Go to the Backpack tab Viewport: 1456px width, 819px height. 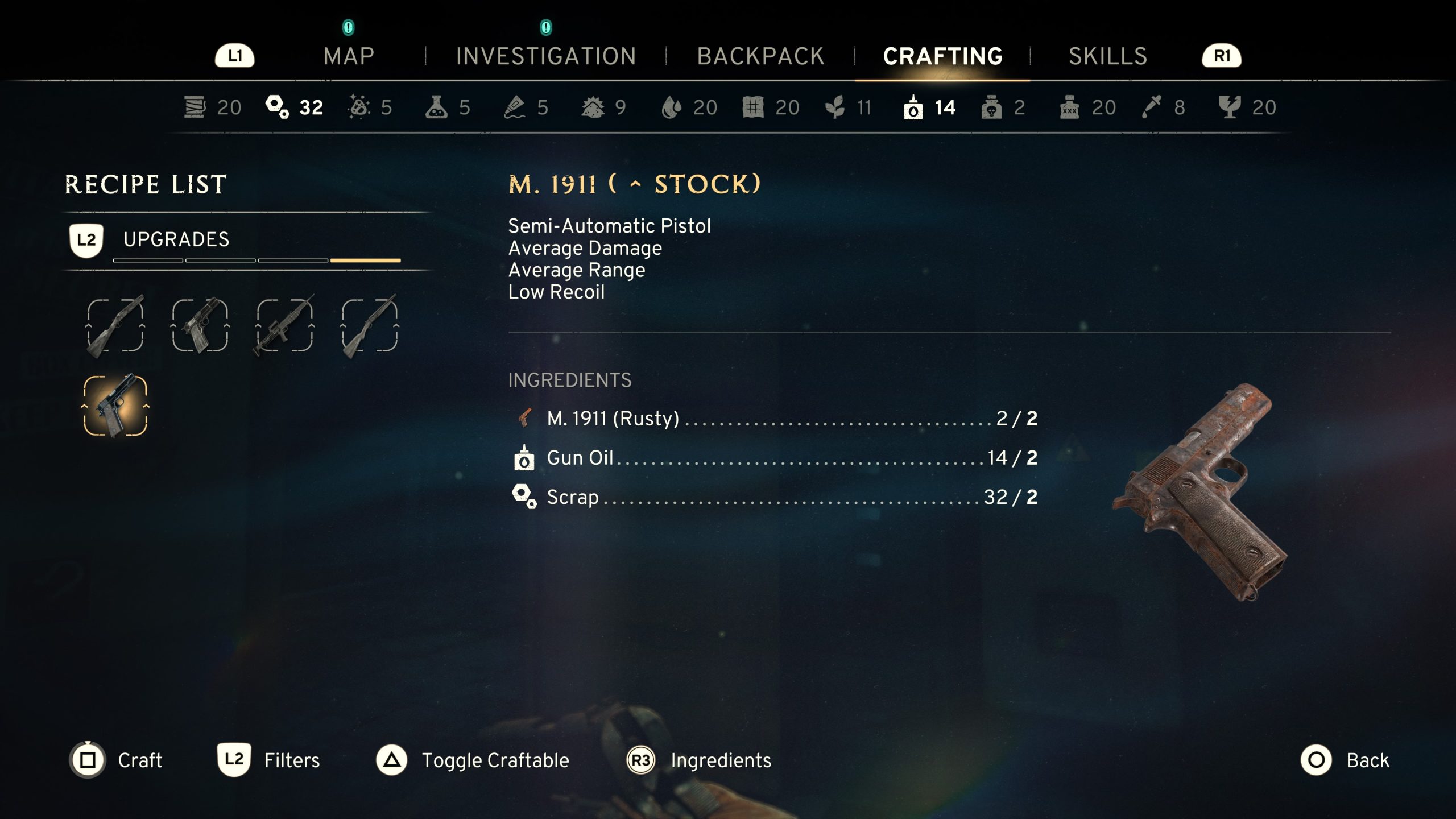point(760,56)
